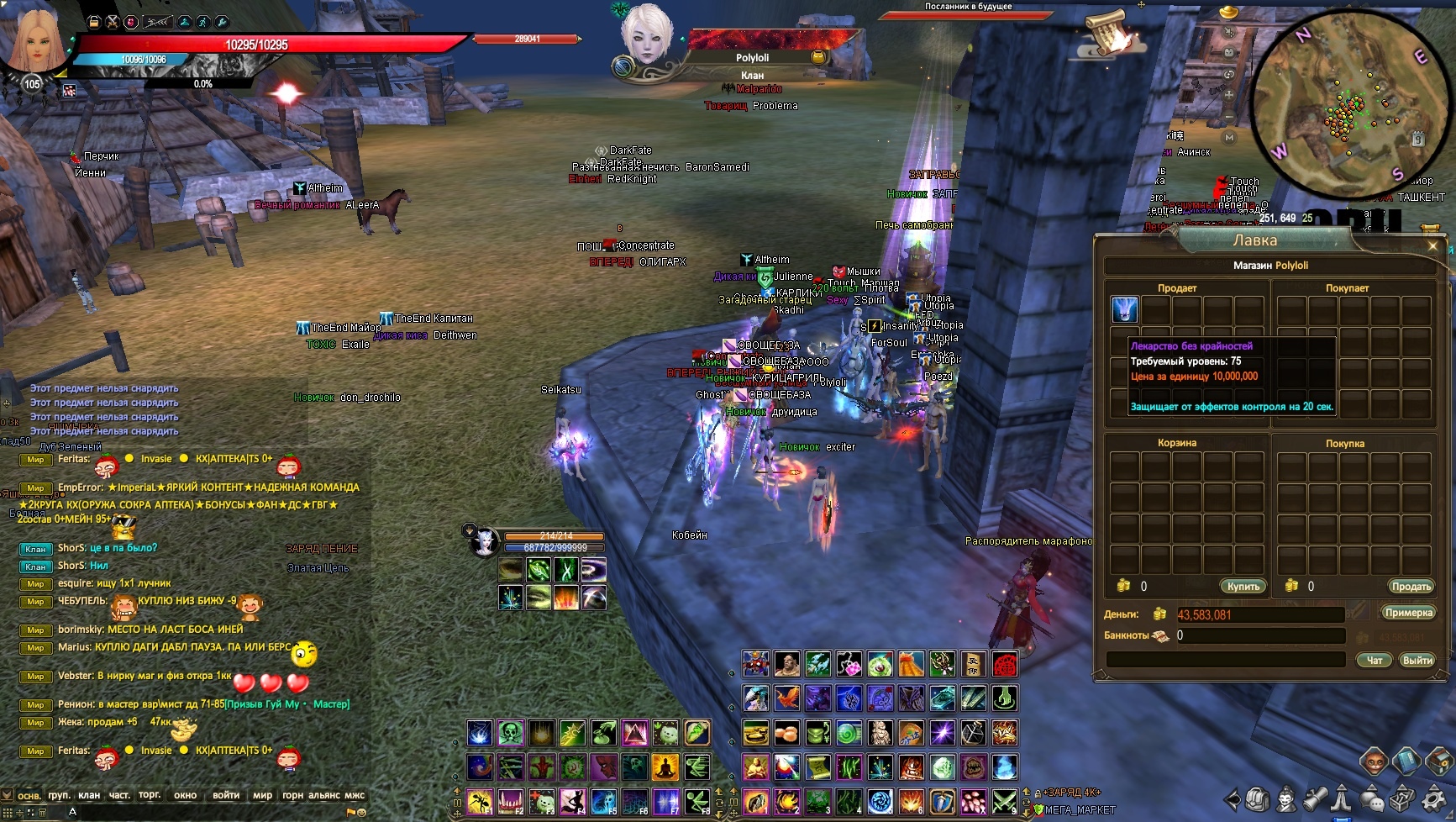
Task: Open the smiley emoticon picker in chat
Action: click(x=361, y=813)
